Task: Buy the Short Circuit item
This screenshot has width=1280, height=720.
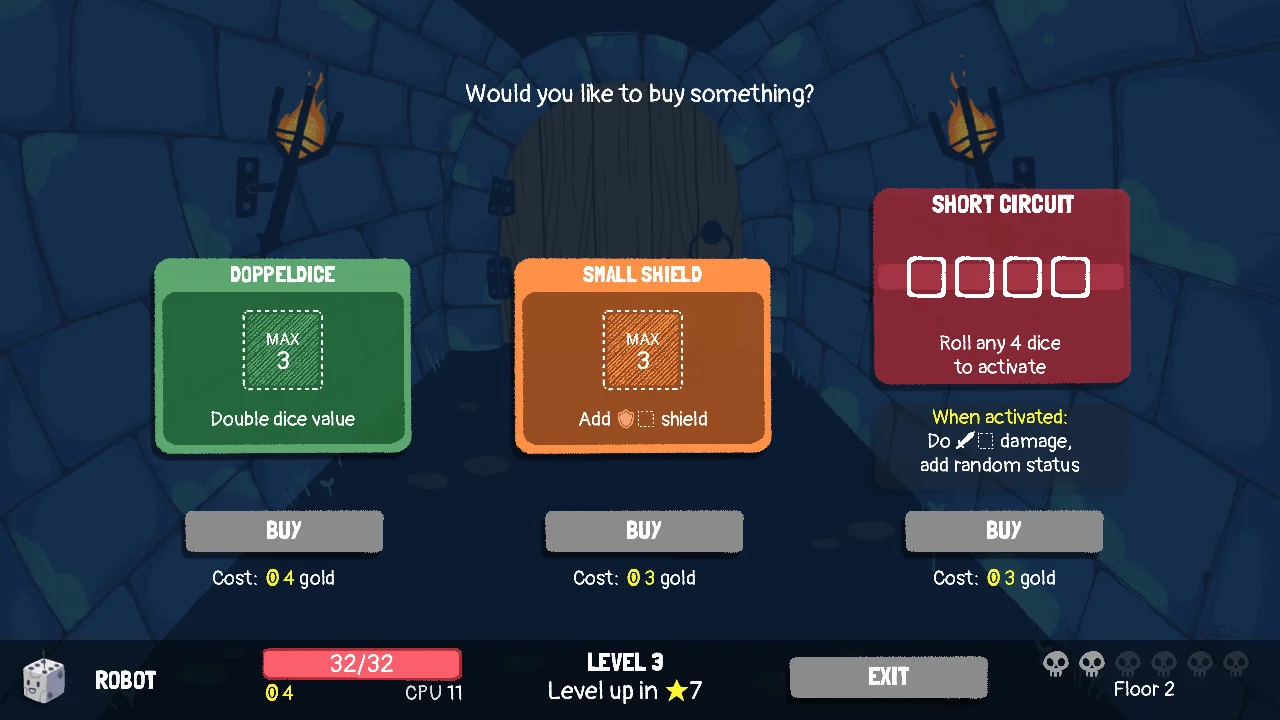Action: (1003, 531)
